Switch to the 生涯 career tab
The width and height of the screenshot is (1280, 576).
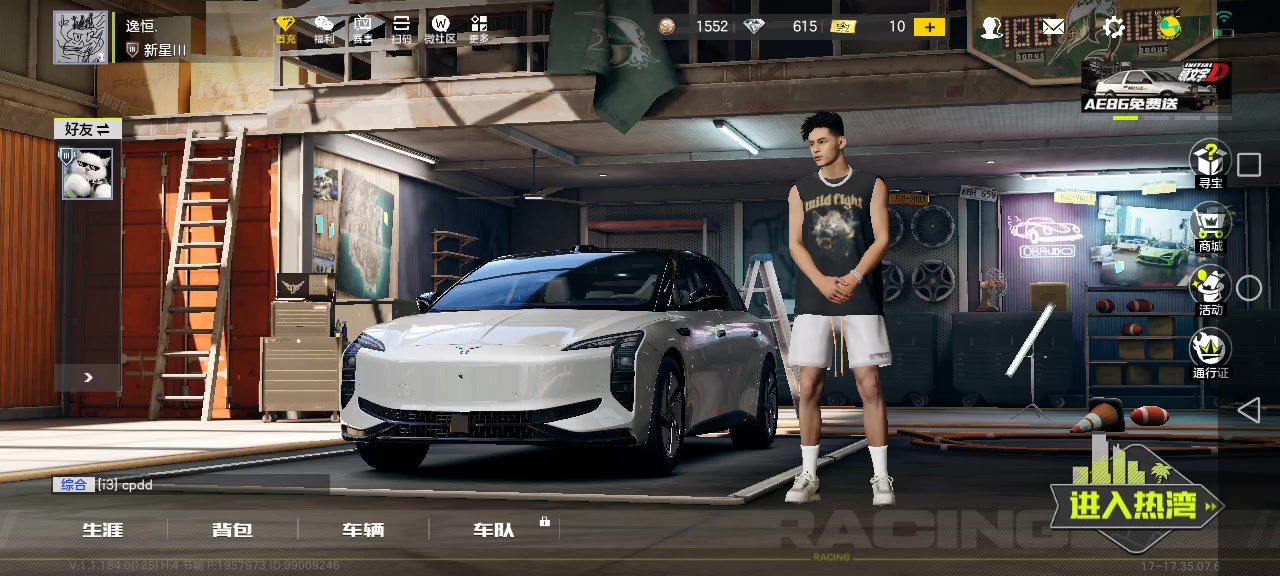pyautogui.click(x=103, y=530)
